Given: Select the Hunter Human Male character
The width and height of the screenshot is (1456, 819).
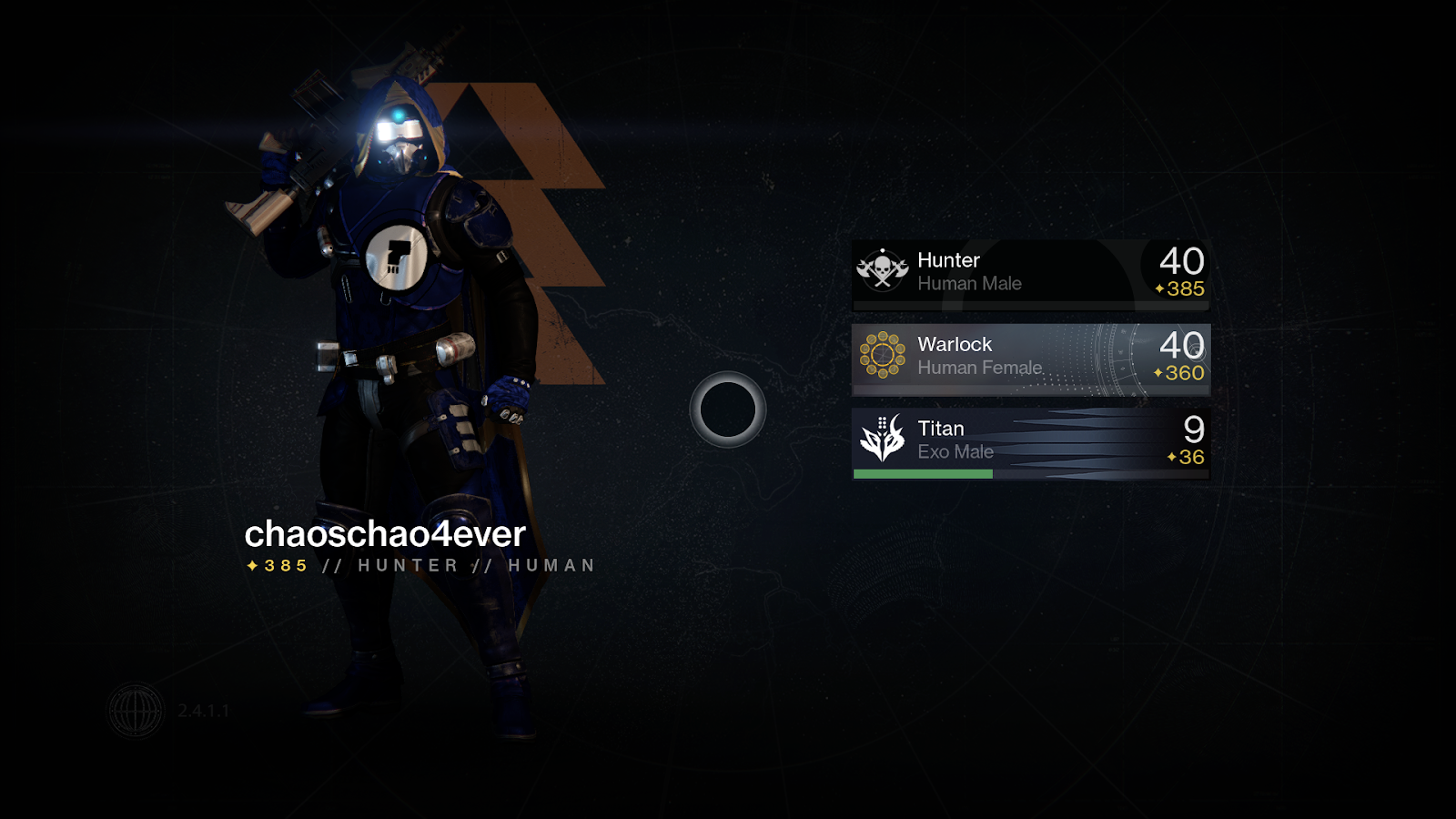Looking at the screenshot, I should [x=1030, y=272].
